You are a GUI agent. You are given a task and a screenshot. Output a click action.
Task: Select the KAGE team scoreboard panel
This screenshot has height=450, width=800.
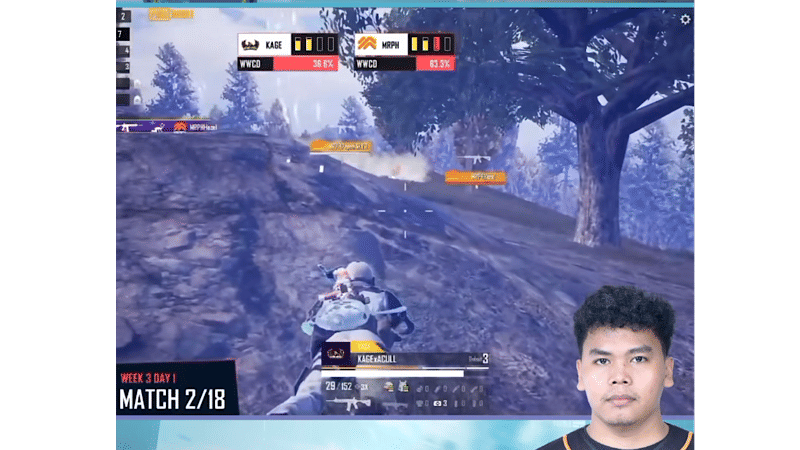pos(287,52)
